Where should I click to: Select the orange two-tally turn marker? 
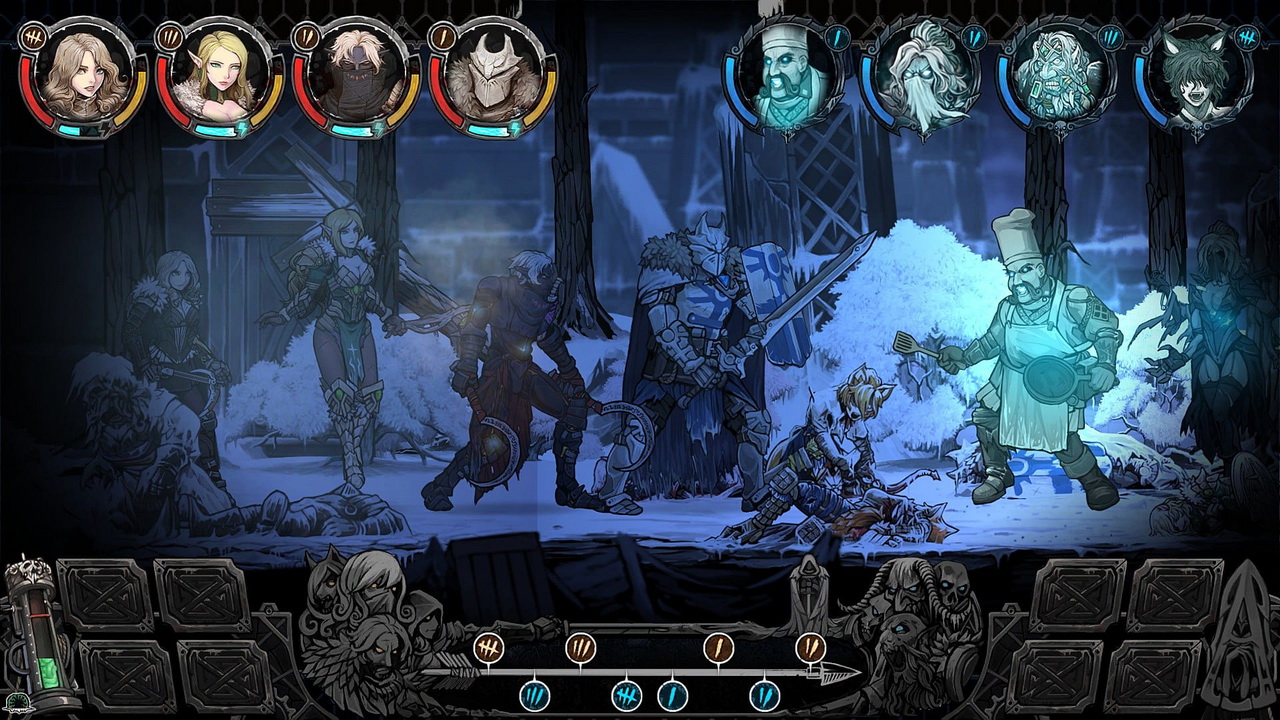coord(810,648)
